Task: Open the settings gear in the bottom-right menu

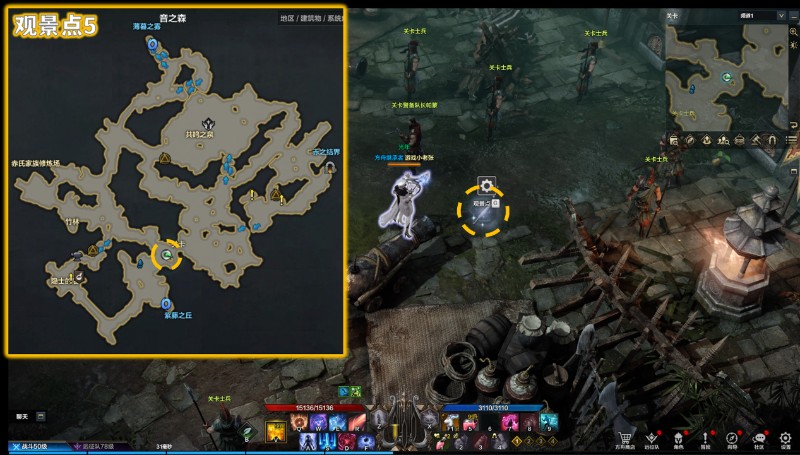Action: coord(786,439)
